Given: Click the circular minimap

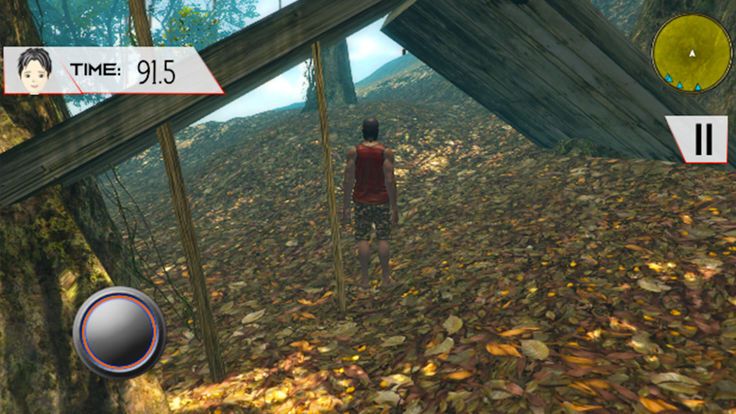Looking at the screenshot, I should click(691, 54).
